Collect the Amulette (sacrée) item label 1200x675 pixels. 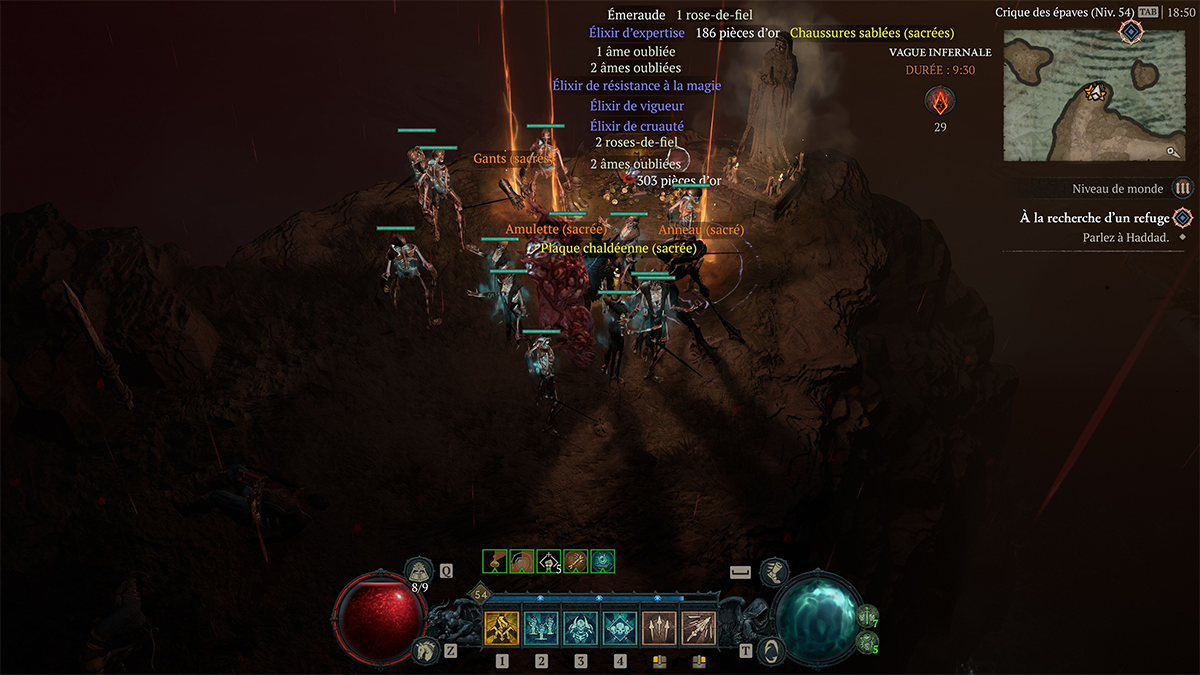pos(556,230)
